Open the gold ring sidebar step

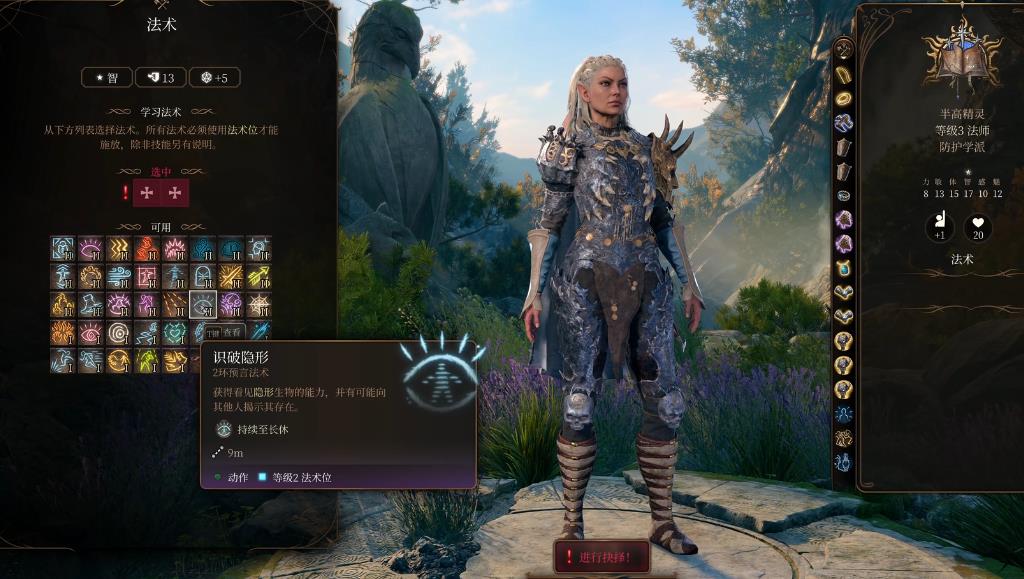pos(844,98)
